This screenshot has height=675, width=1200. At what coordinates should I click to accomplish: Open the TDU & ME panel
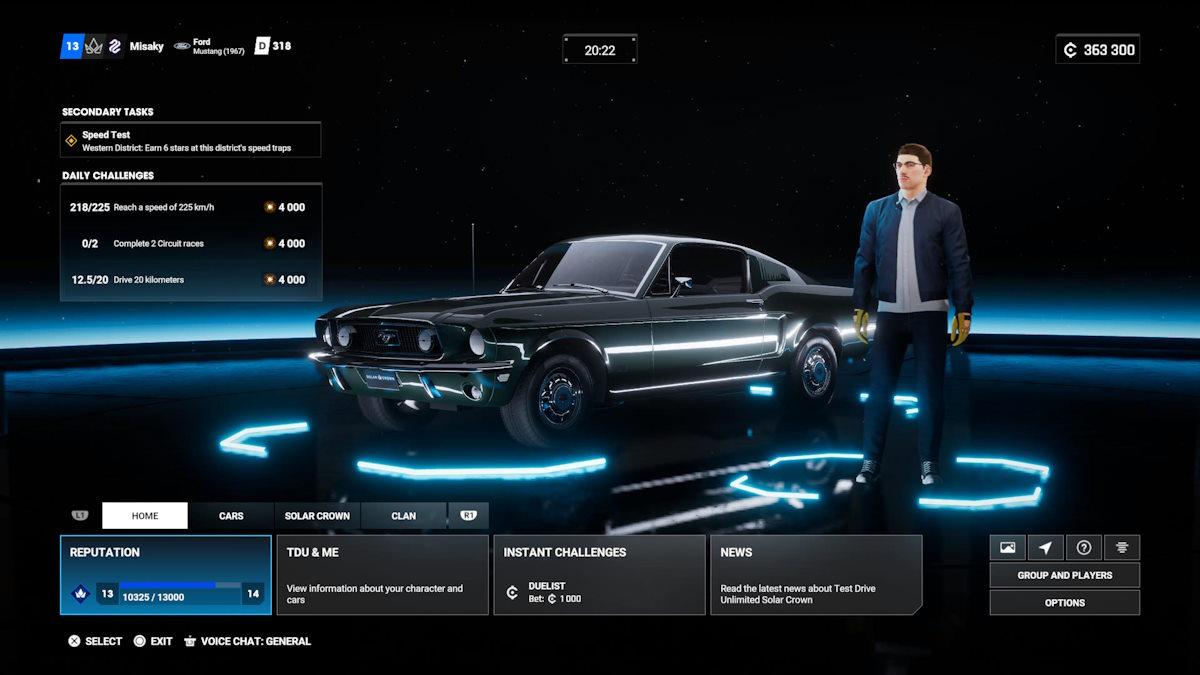pos(382,575)
